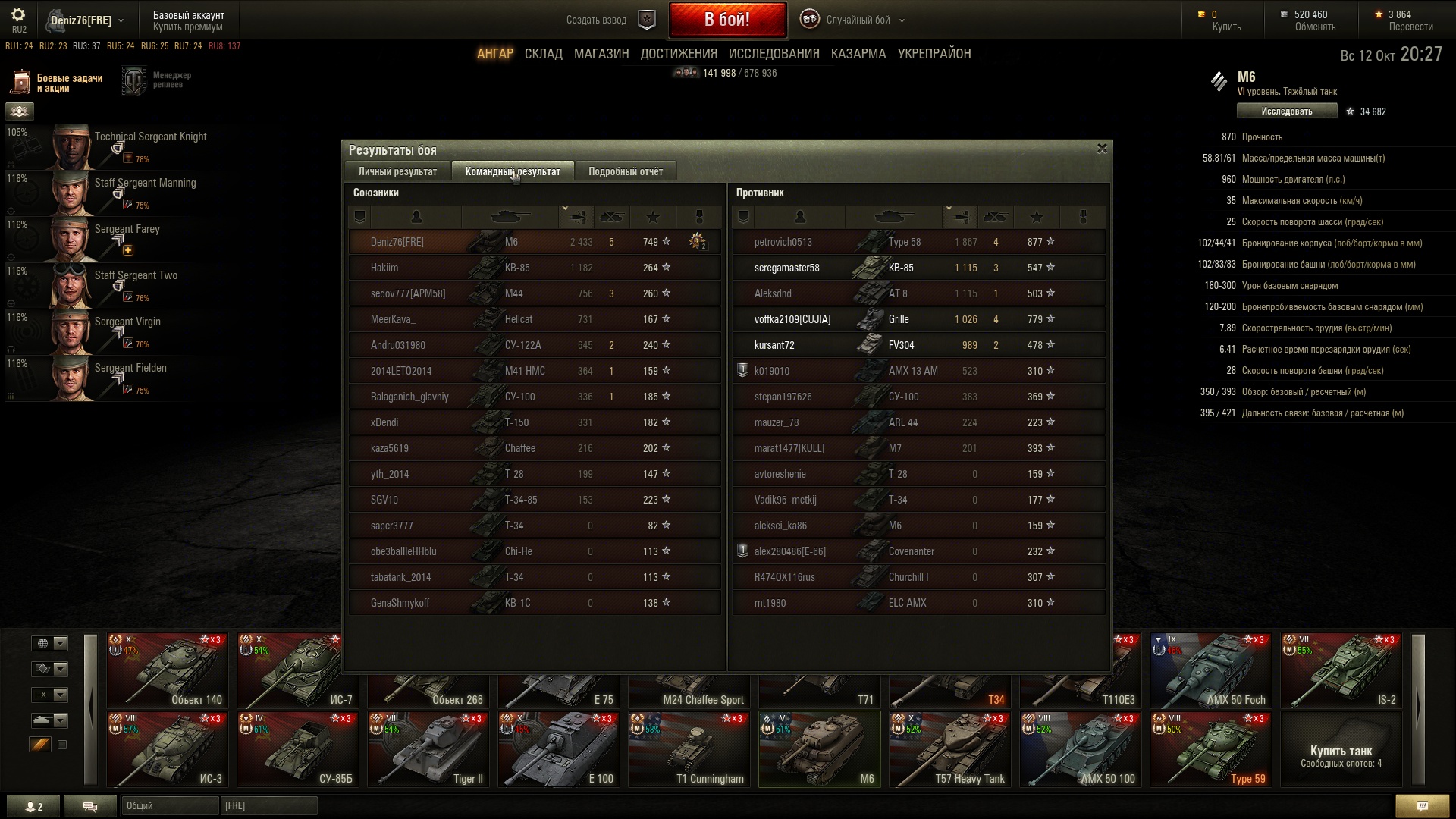This screenshot has height=819, width=1456.
Task: Click the Купить танк slot
Action: point(1340,749)
